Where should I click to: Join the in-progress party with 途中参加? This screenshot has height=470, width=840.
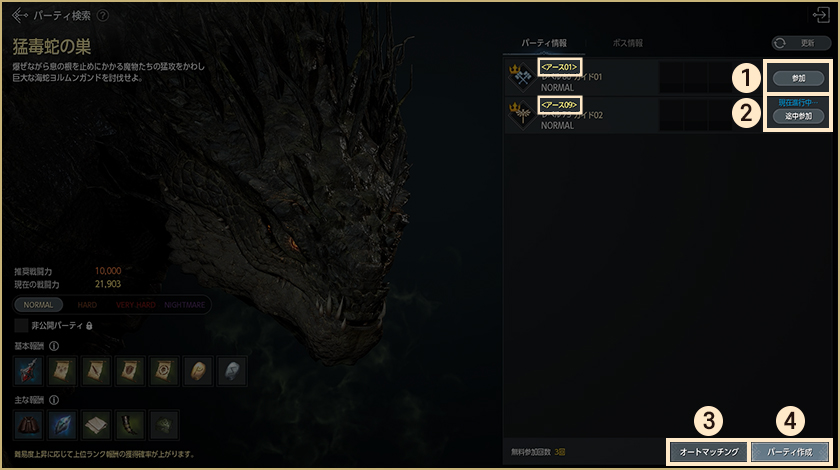799,116
